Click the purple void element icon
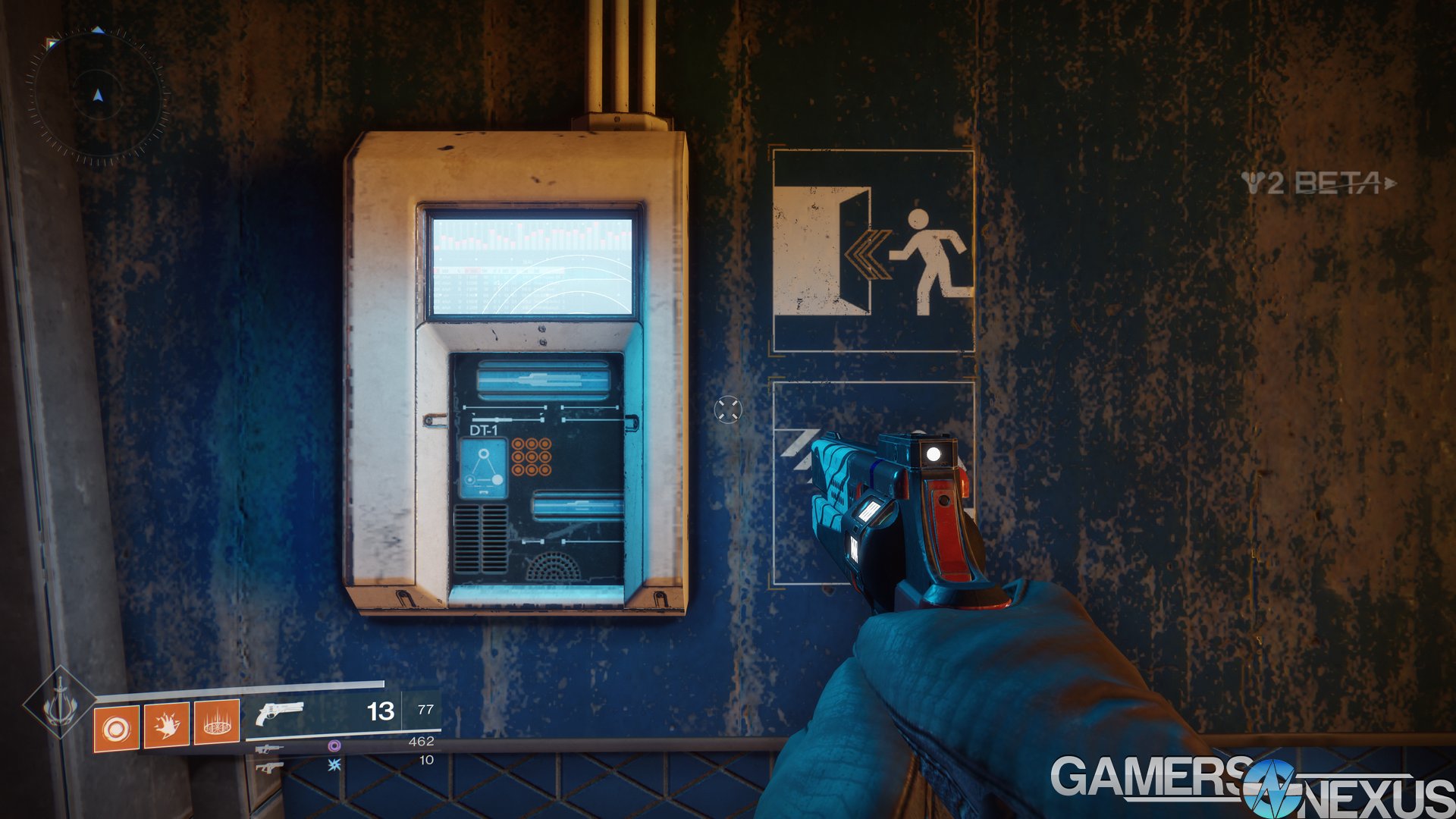 click(x=334, y=746)
